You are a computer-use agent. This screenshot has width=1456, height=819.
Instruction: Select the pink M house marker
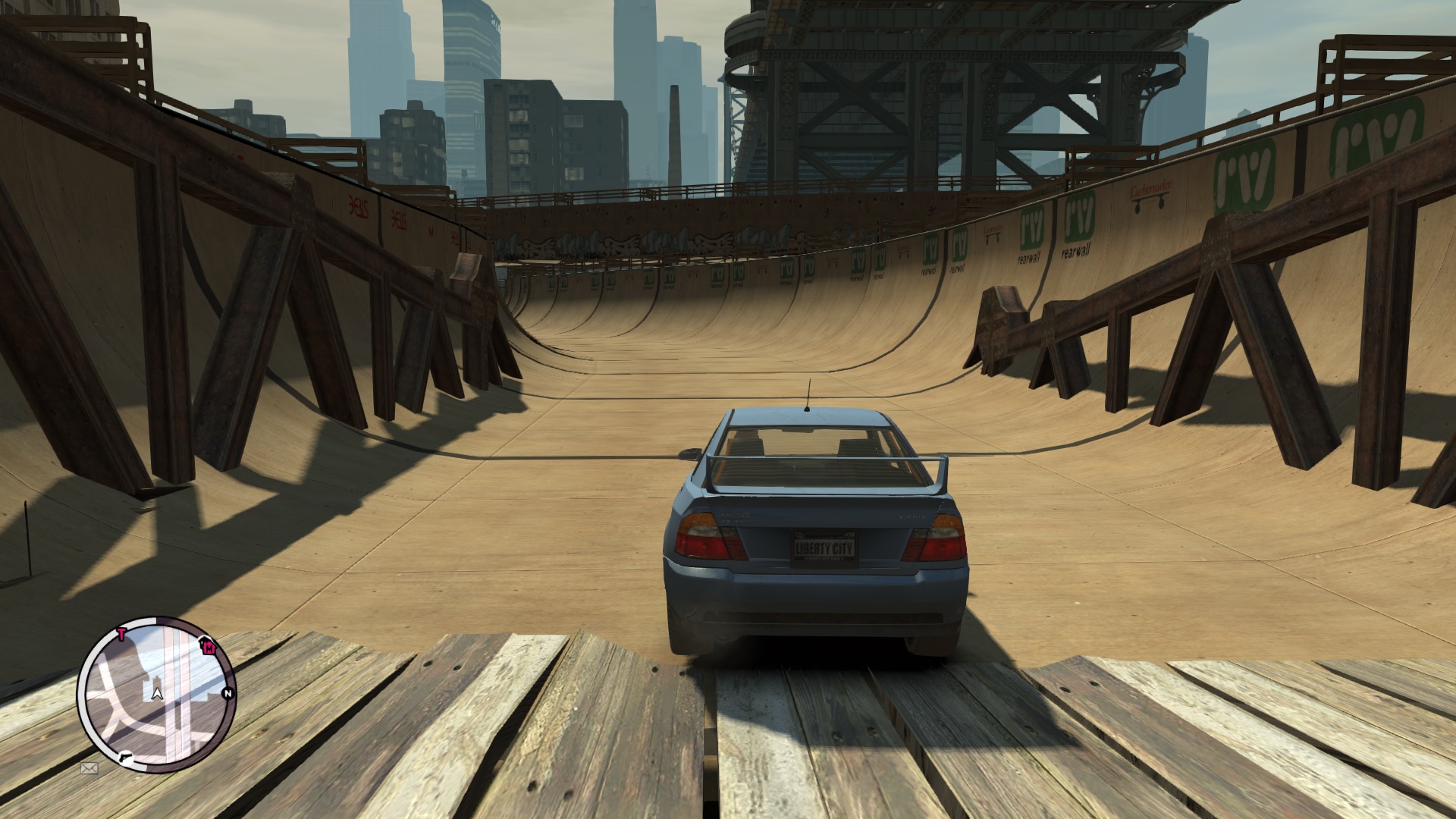click(209, 648)
